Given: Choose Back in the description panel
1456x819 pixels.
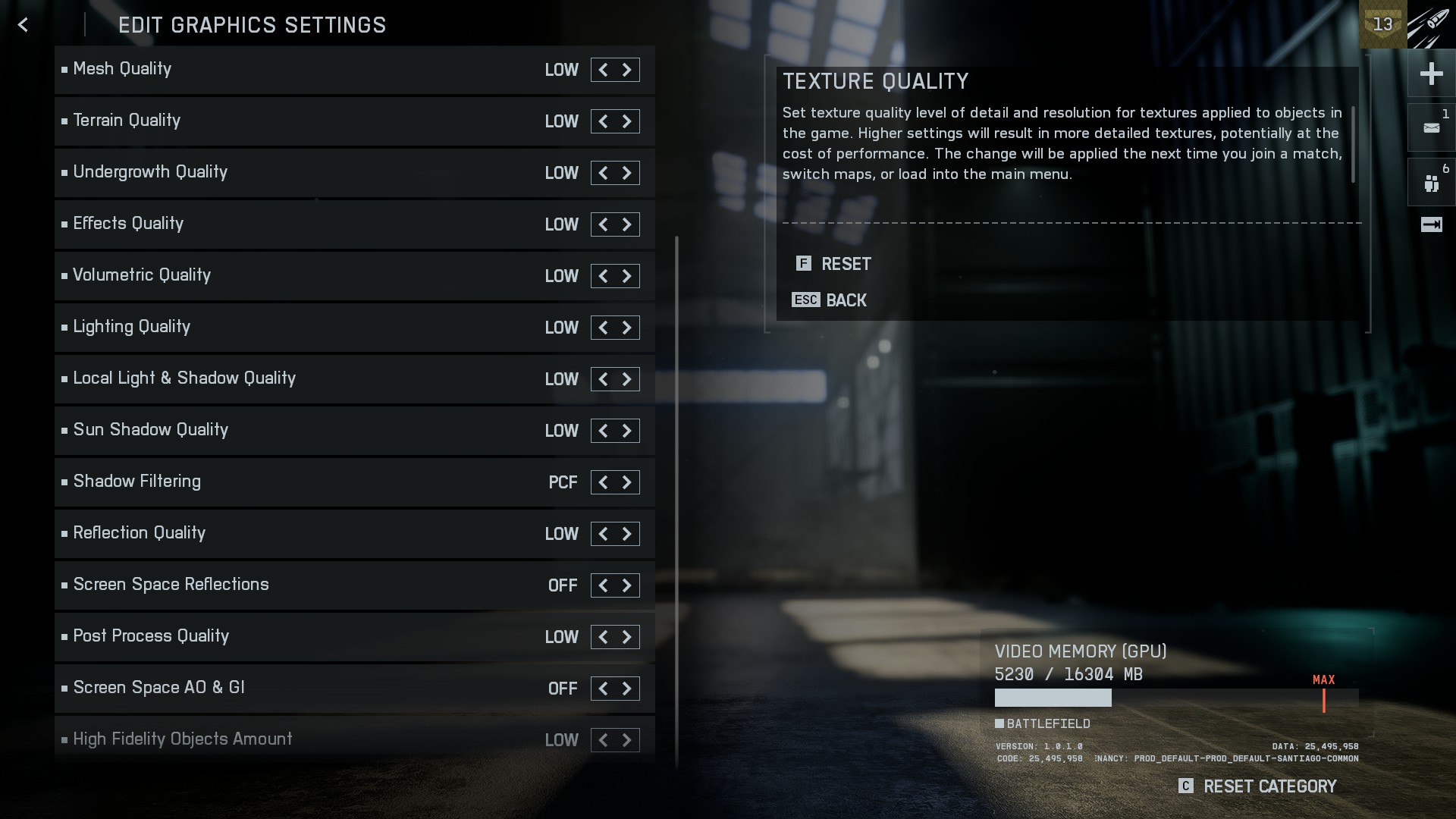Looking at the screenshot, I should pyautogui.click(x=830, y=300).
